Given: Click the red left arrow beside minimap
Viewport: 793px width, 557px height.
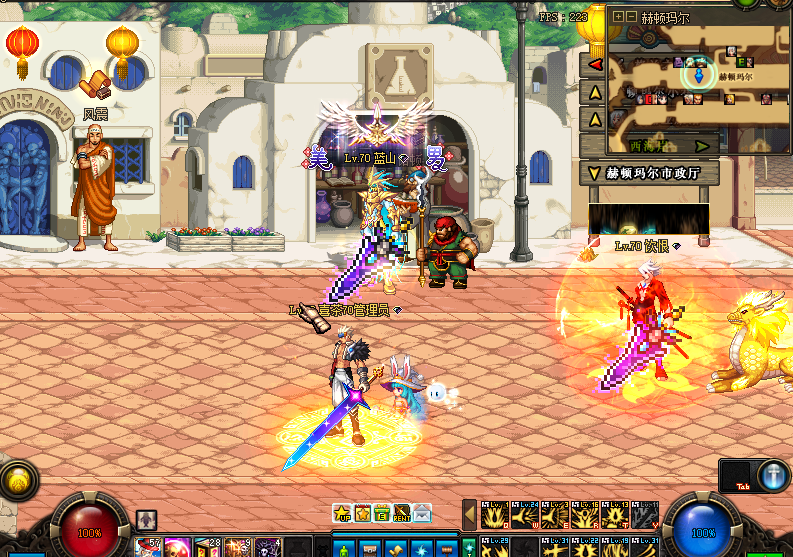Looking at the screenshot, I should pos(594,64).
